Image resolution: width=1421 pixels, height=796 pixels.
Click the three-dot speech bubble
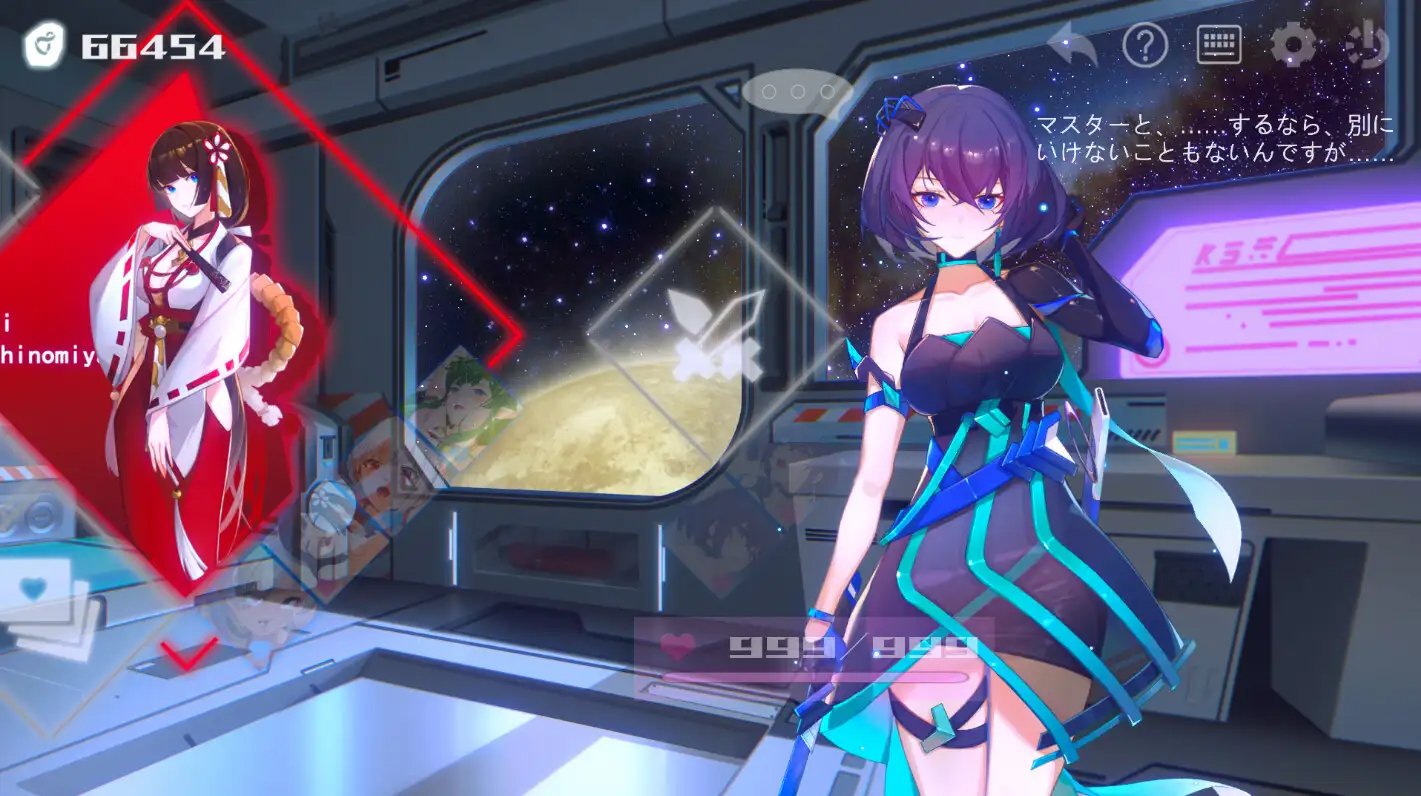pyautogui.click(x=797, y=92)
